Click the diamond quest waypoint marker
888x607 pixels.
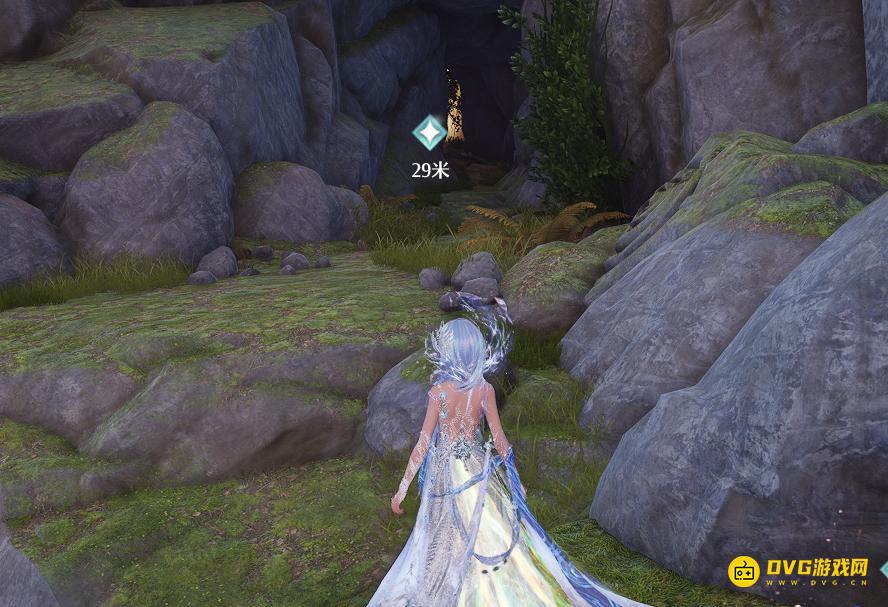[x=430, y=132]
